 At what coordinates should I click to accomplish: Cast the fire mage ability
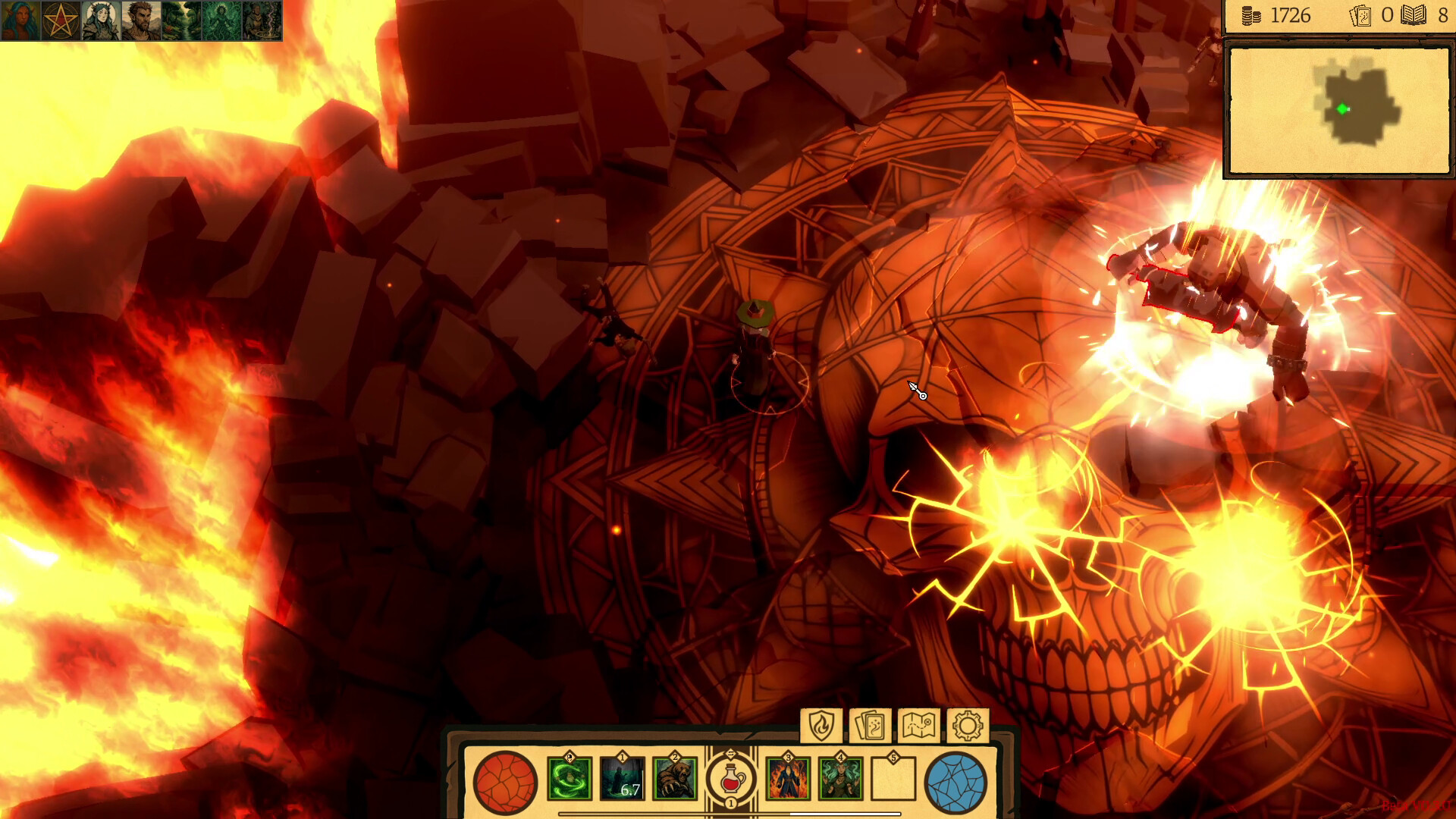(x=788, y=779)
